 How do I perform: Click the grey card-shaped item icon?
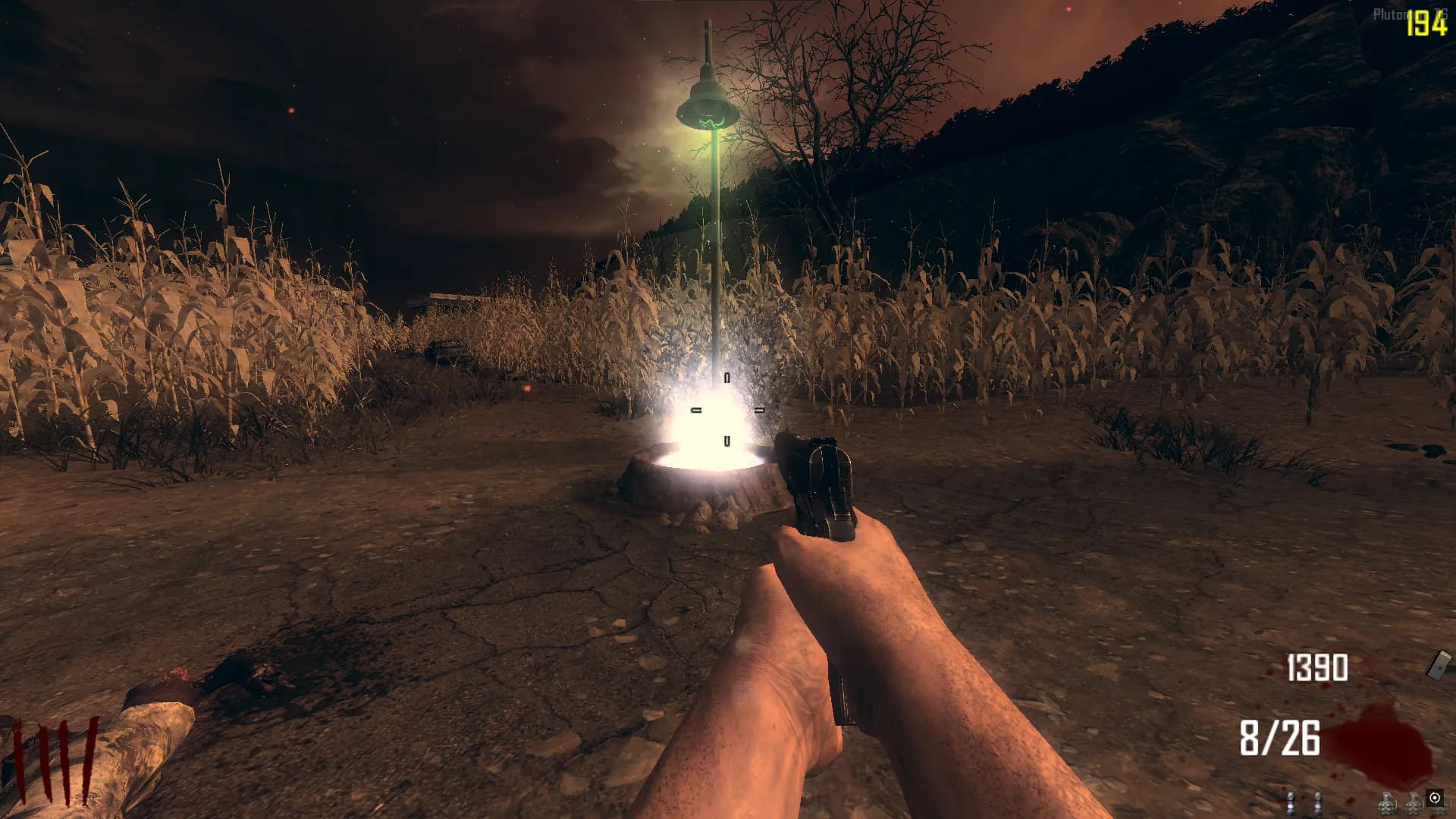point(1439,664)
